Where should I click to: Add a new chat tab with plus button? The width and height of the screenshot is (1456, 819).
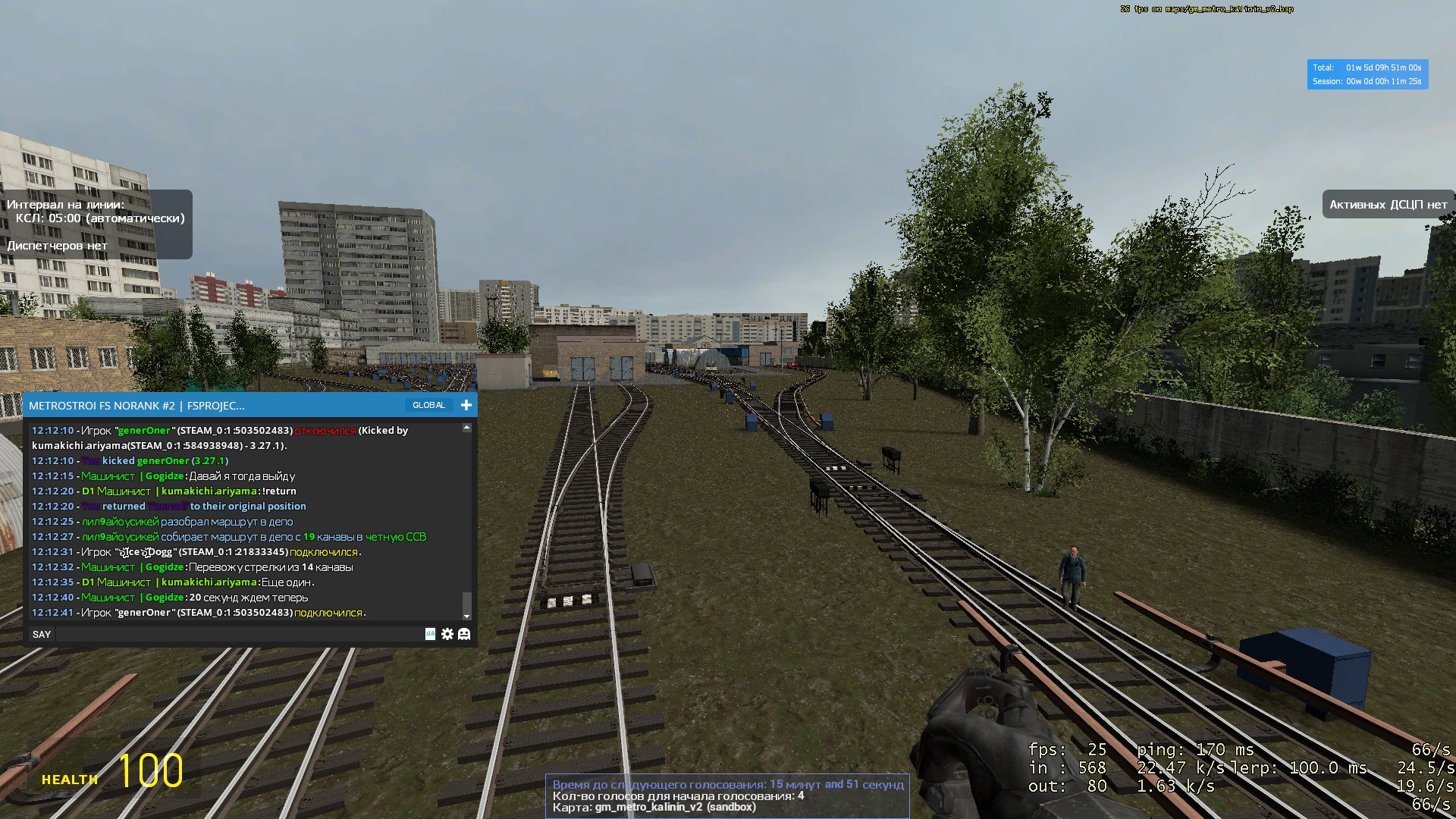coord(466,405)
